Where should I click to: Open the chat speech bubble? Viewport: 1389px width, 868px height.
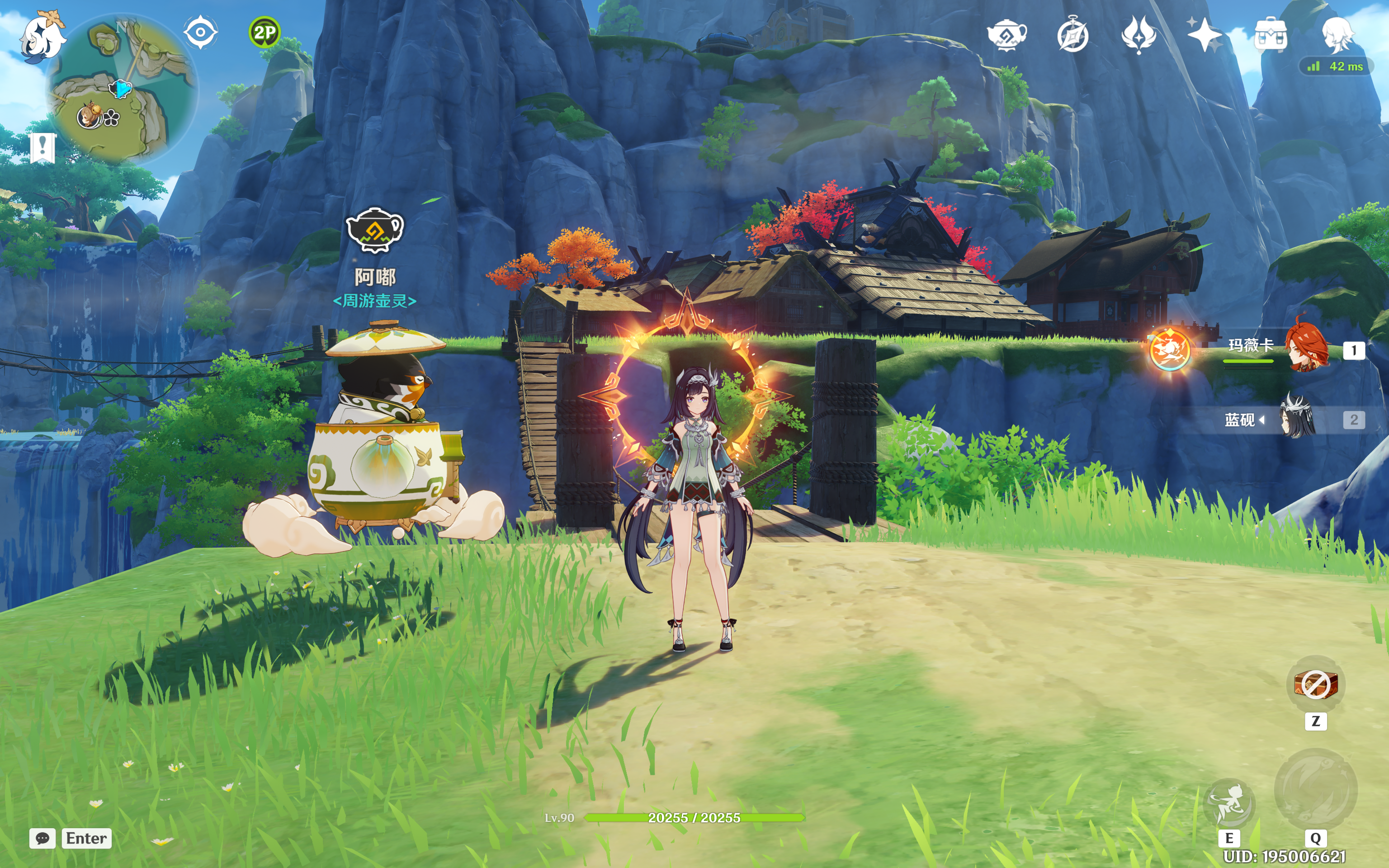pyautogui.click(x=43, y=838)
